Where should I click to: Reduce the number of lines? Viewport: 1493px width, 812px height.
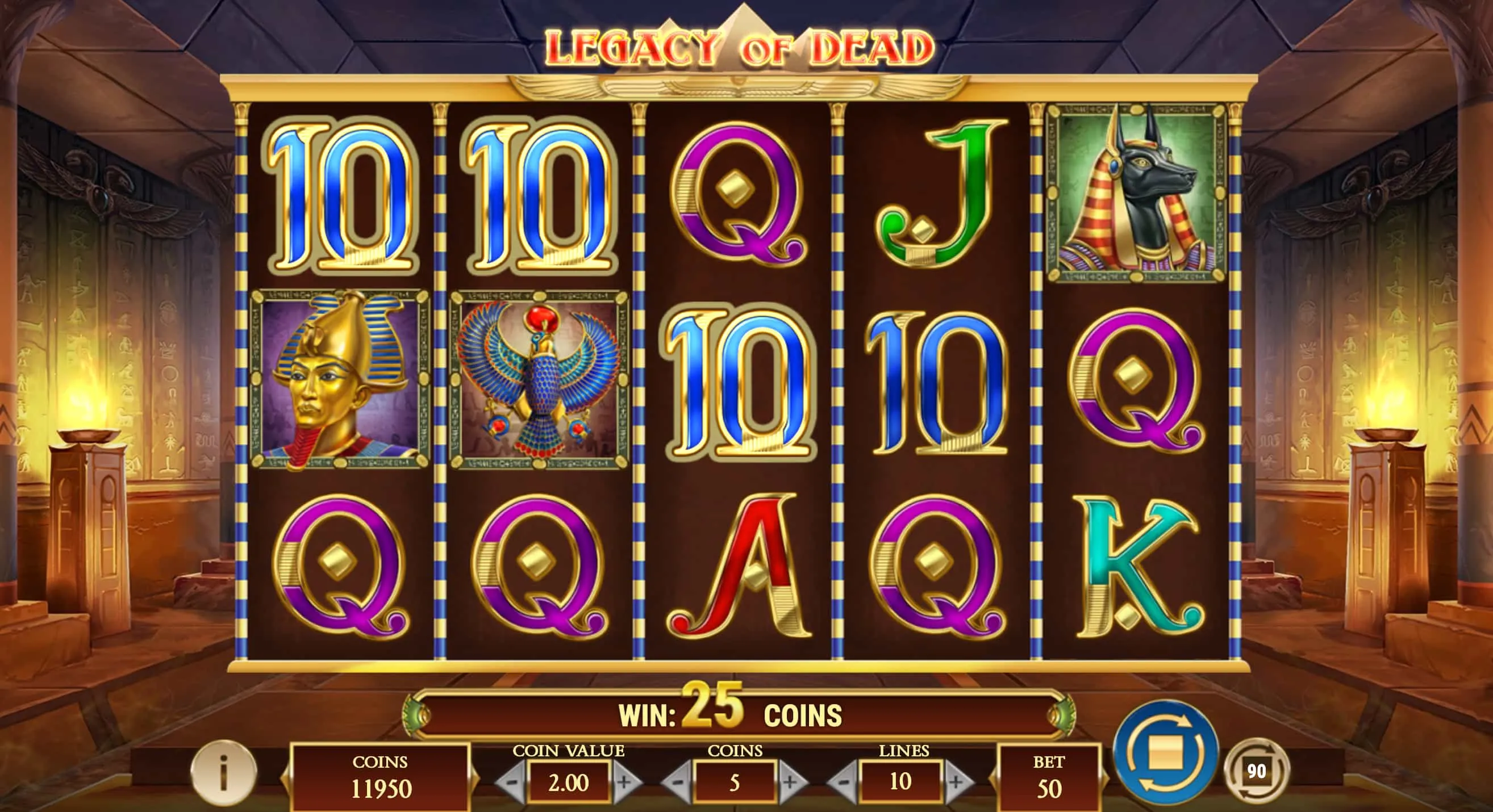coord(844,782)
